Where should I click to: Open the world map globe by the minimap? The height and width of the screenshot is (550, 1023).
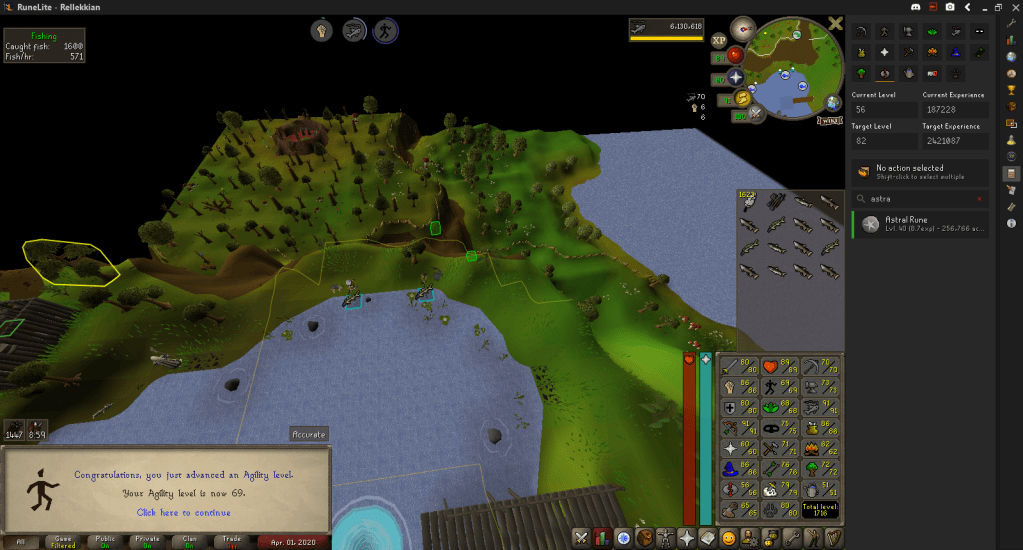tap(832, 104)
